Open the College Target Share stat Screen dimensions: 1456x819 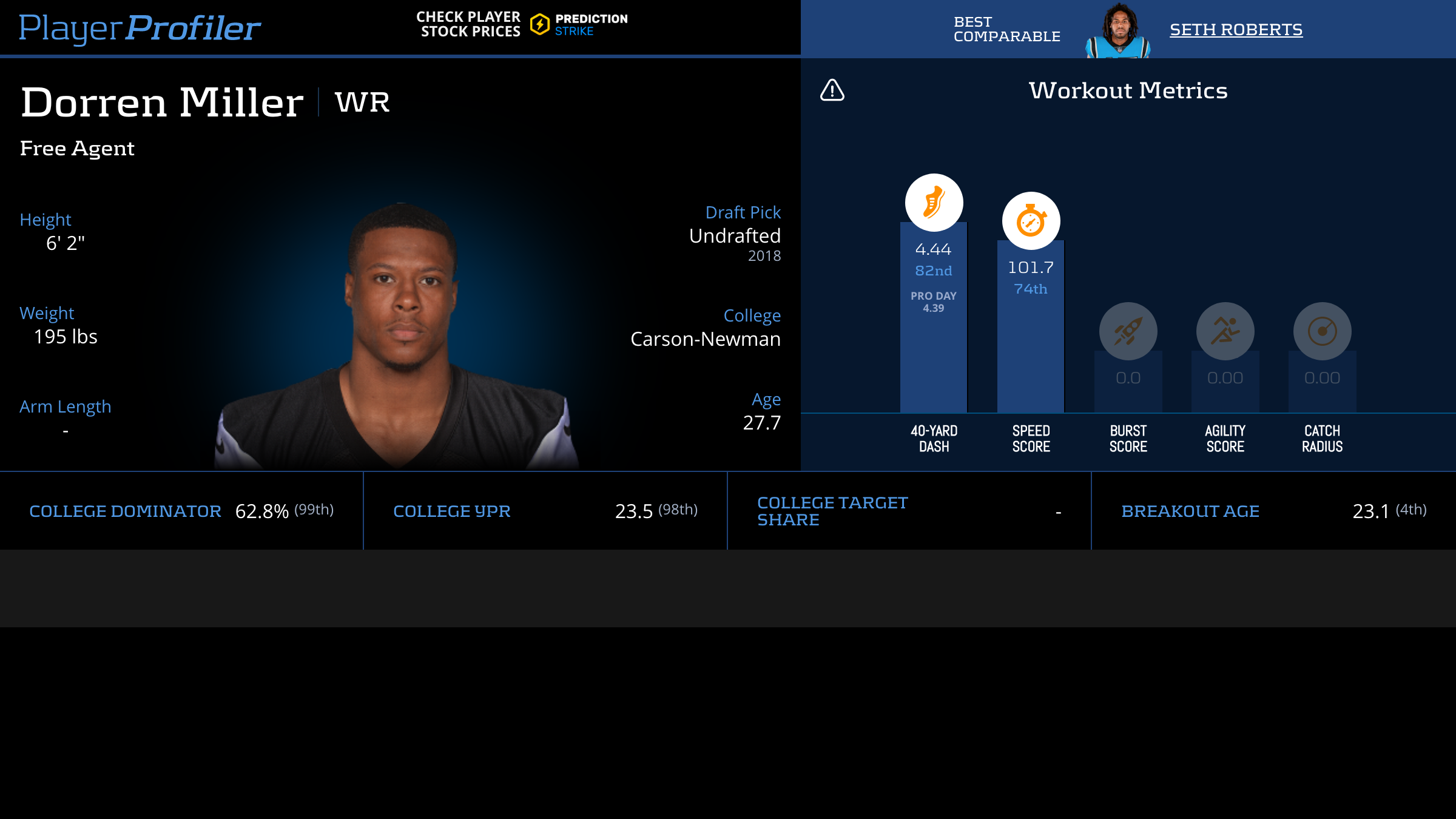pos(832,511)
